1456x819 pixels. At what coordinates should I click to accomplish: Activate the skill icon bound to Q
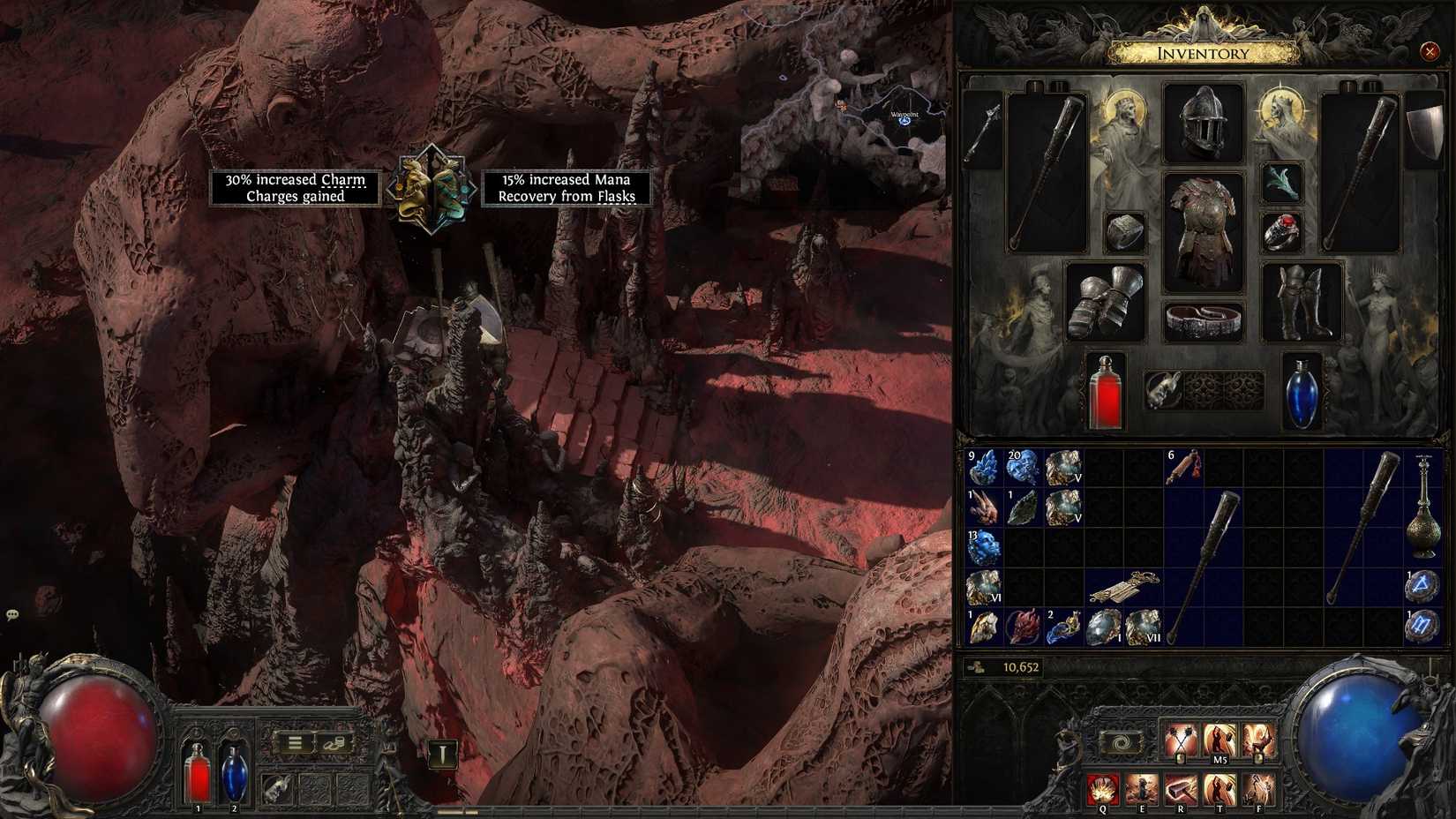pyautogui.click(x=1103, y=788)
